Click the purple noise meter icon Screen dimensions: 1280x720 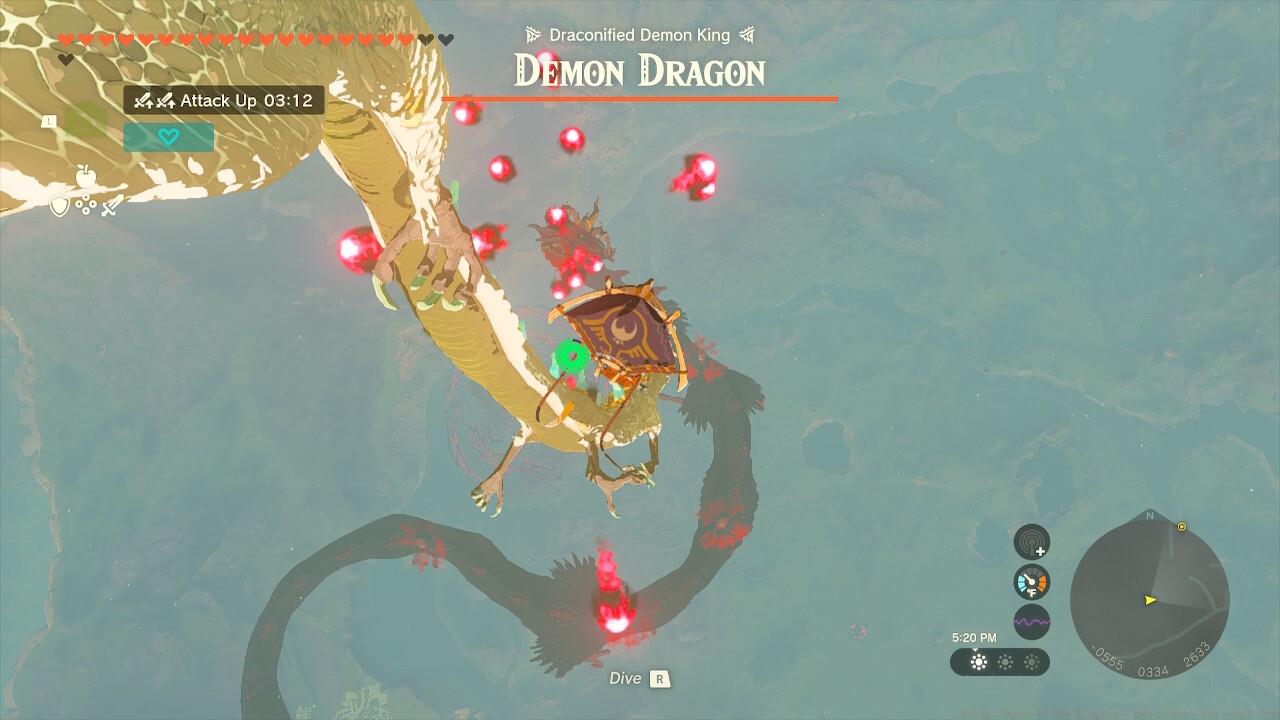click(x=1032, y=620)
